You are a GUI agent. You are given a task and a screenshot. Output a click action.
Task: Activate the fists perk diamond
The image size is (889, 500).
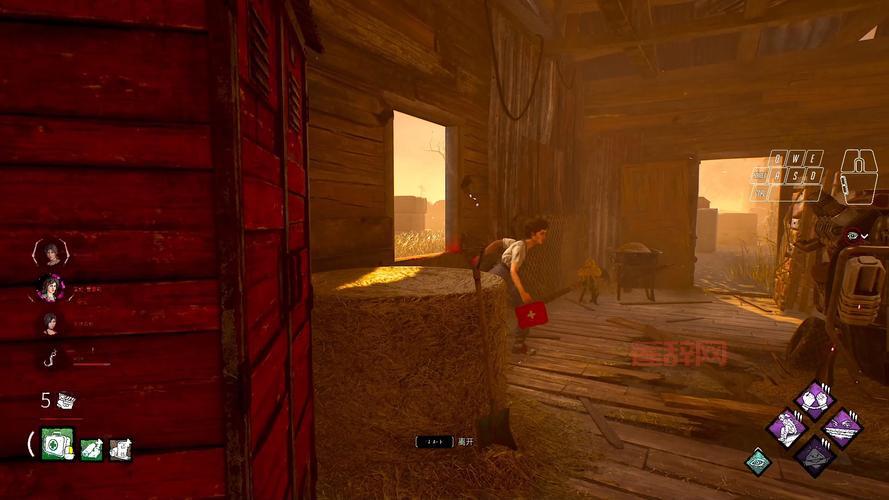pyautogui.click(x=814, y=400)
